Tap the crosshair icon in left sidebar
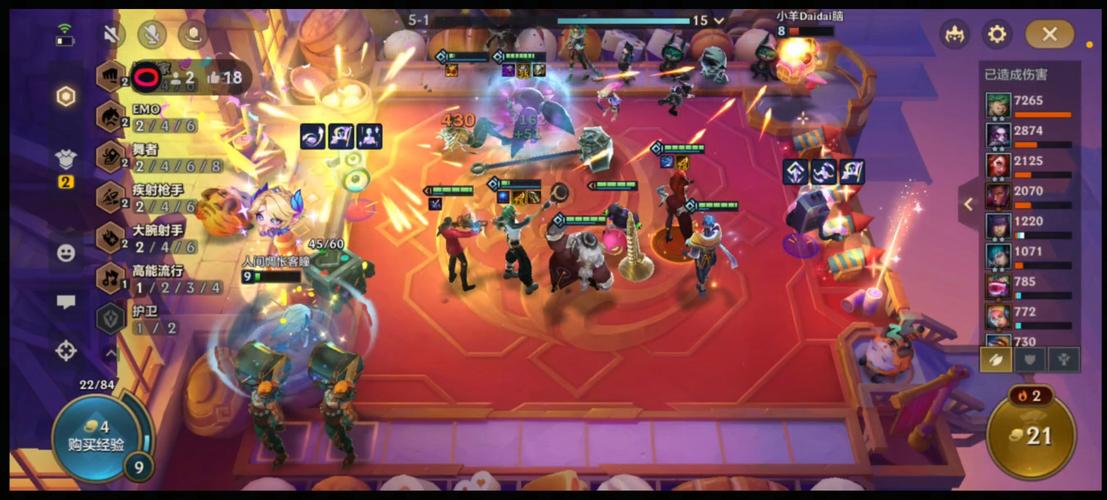The width and height of the screenshot is (1107, 500). tap(66, 350)
